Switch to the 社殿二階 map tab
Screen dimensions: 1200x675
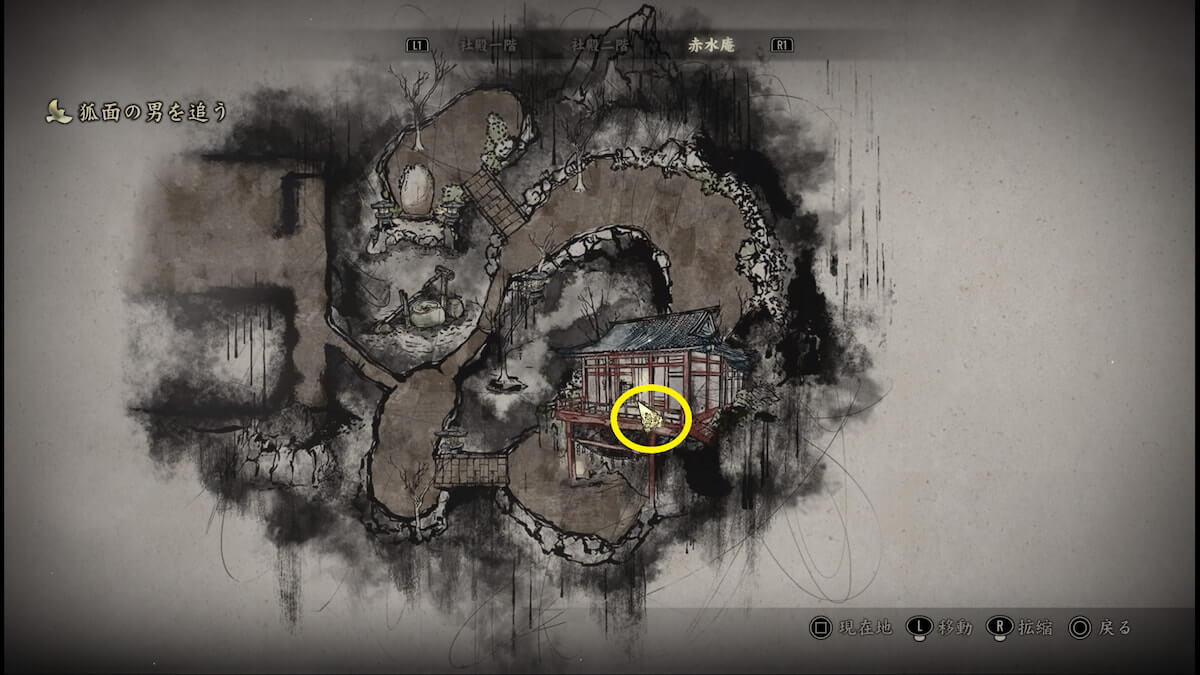[x=600, y=45]
